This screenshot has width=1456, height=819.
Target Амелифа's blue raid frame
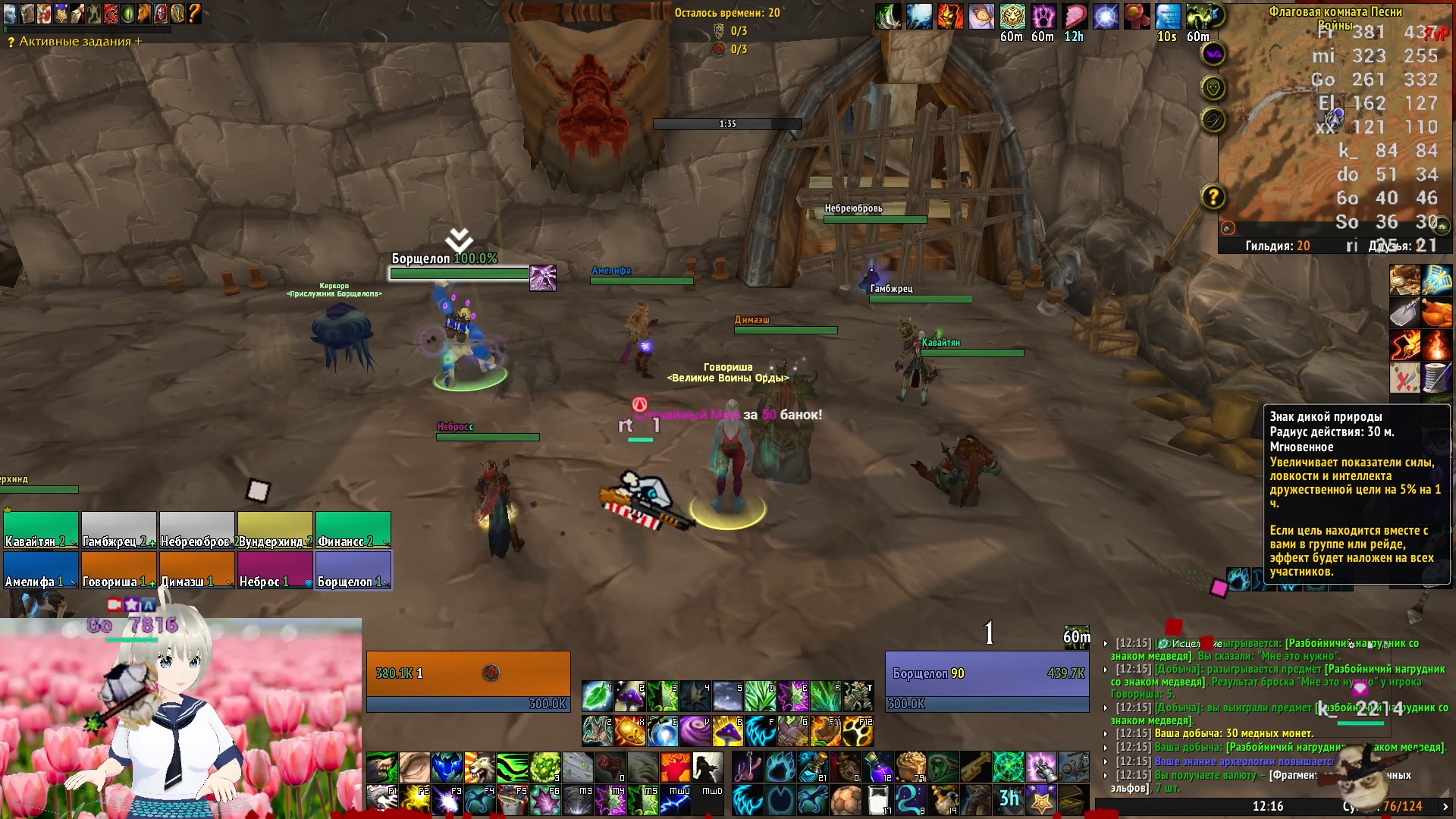pos(41,570)
